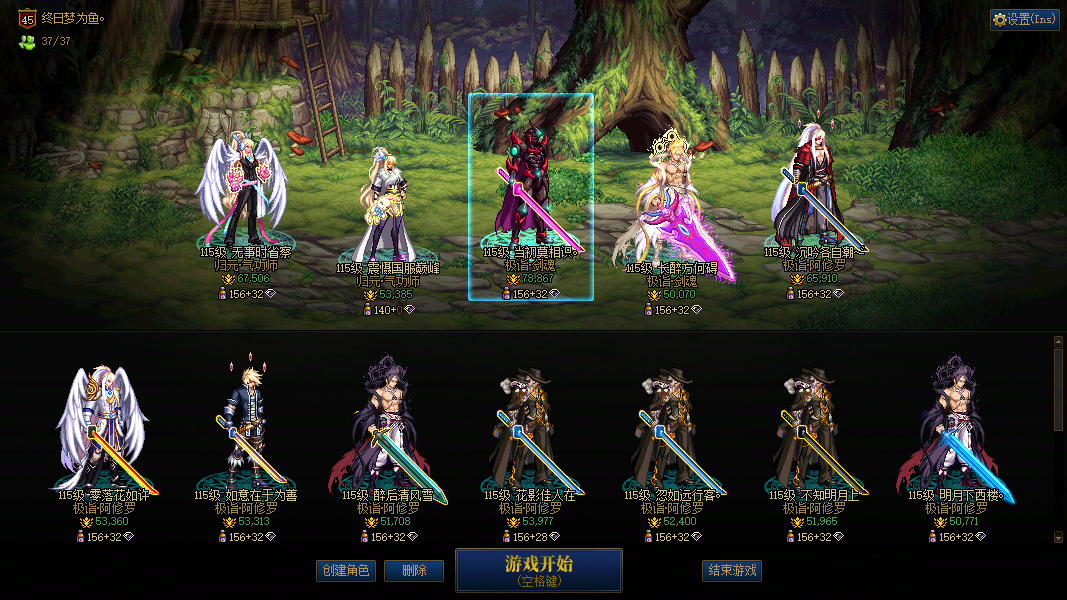Select character 如意在于为善
This screenshot has width=1067, height=600.
[245, 430]
